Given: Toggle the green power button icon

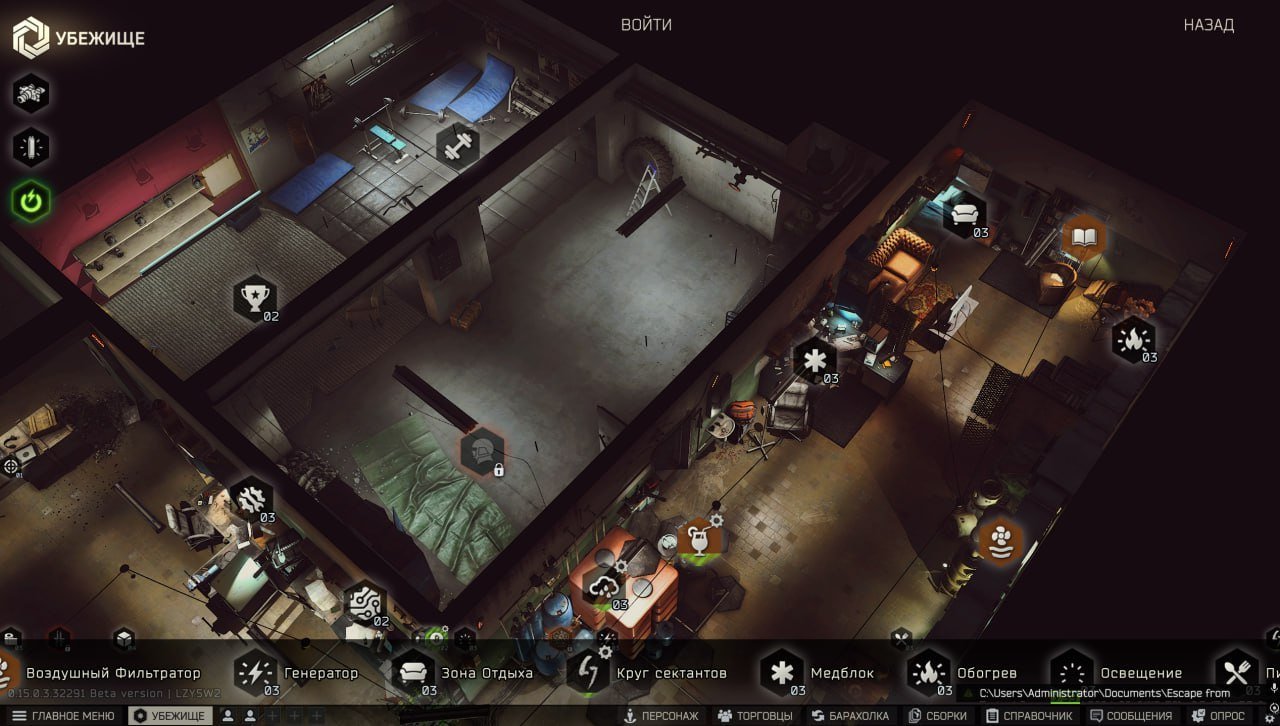Looking at the screenshot, I should (x=31, y=202).
